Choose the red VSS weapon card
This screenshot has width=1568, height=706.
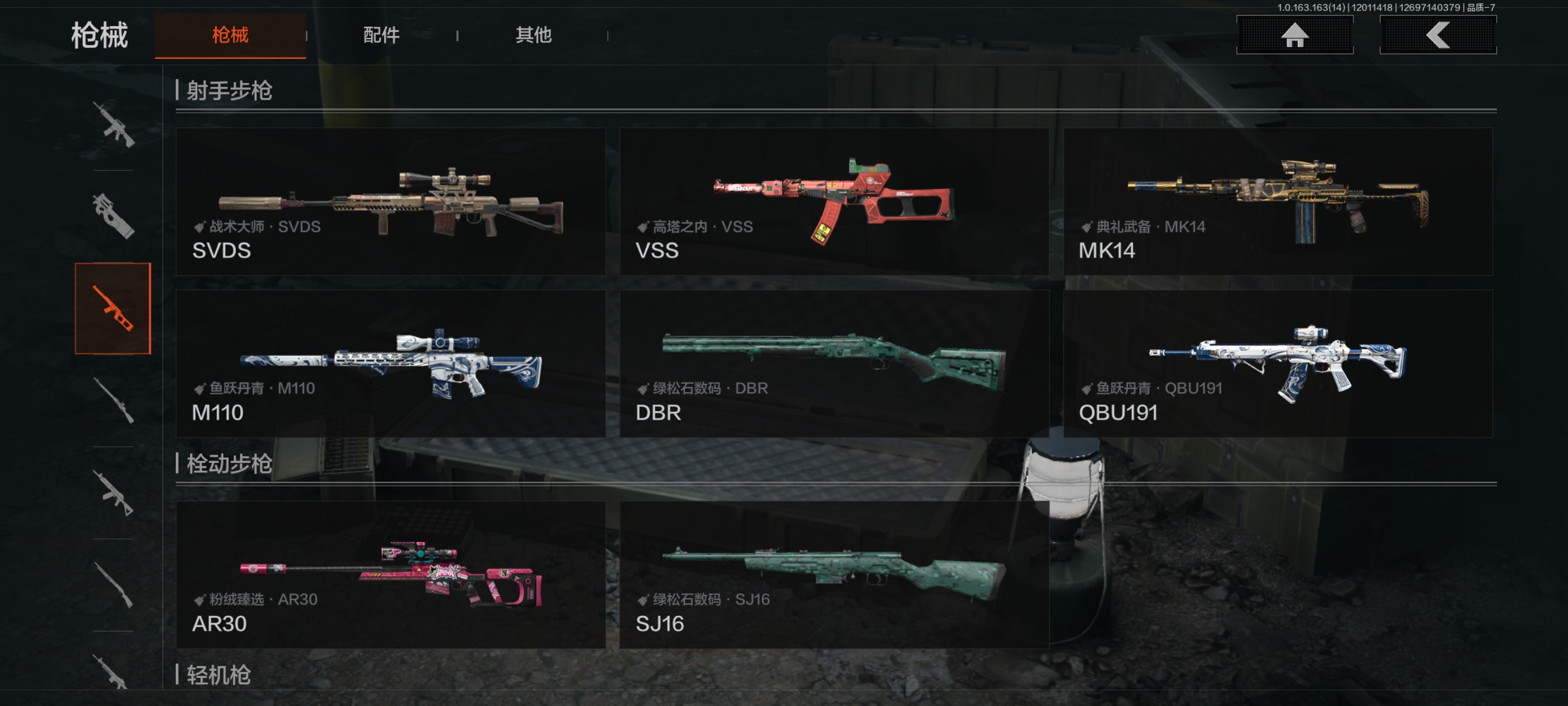(x=834, y=202)
